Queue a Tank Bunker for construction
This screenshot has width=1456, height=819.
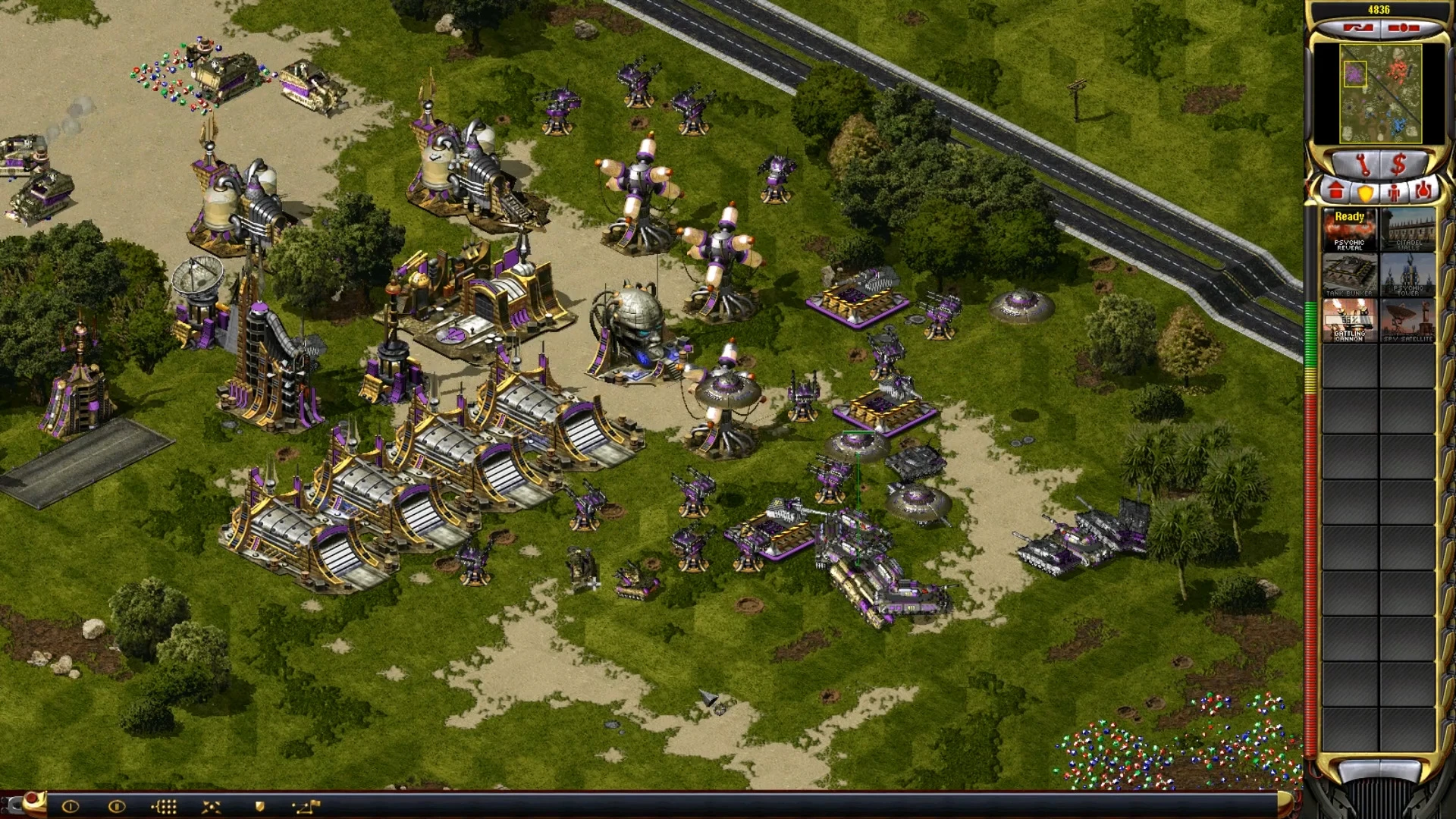point(1350,275)
